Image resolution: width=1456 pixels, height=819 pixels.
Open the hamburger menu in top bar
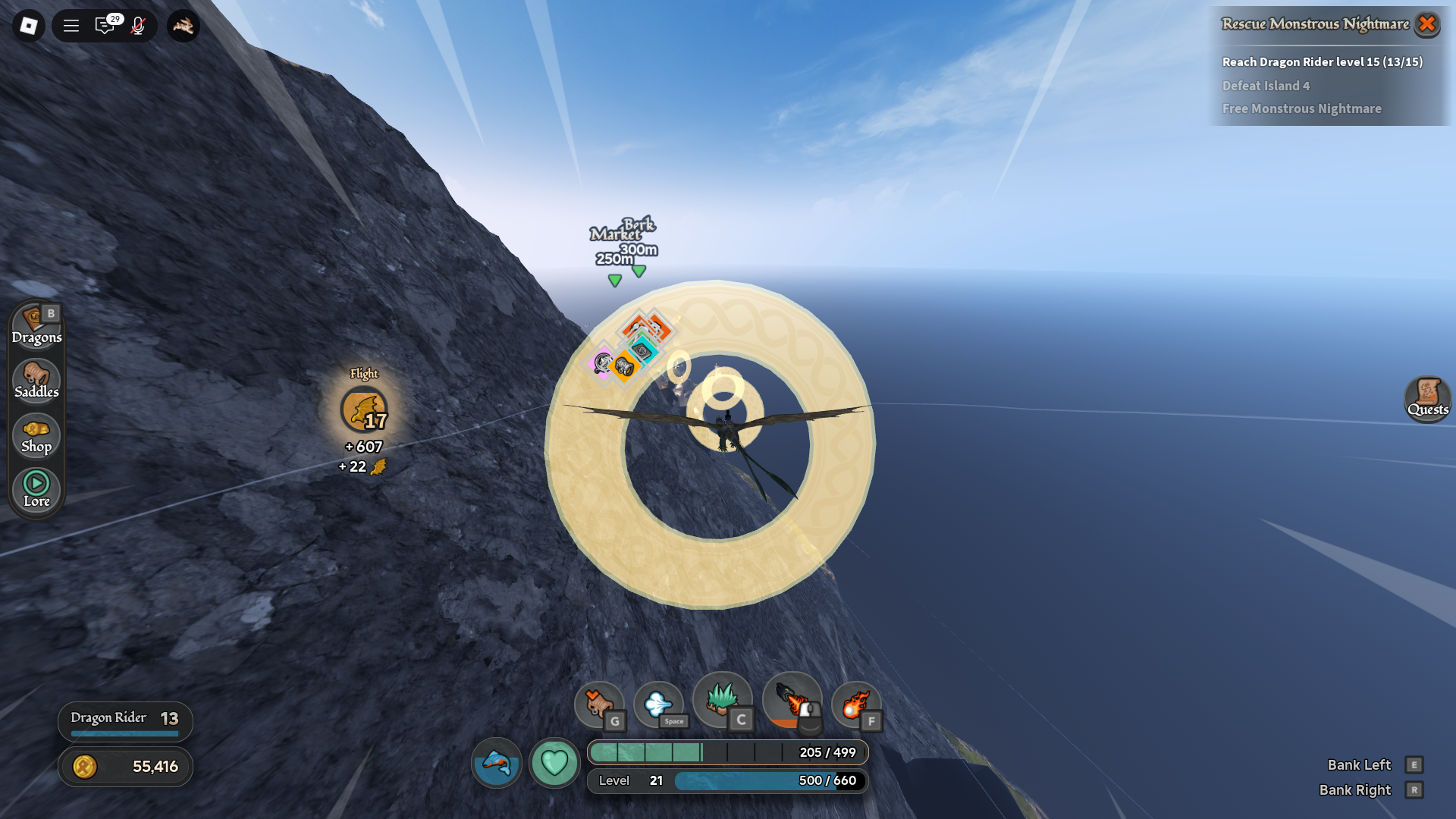click(x=71, y=26)
